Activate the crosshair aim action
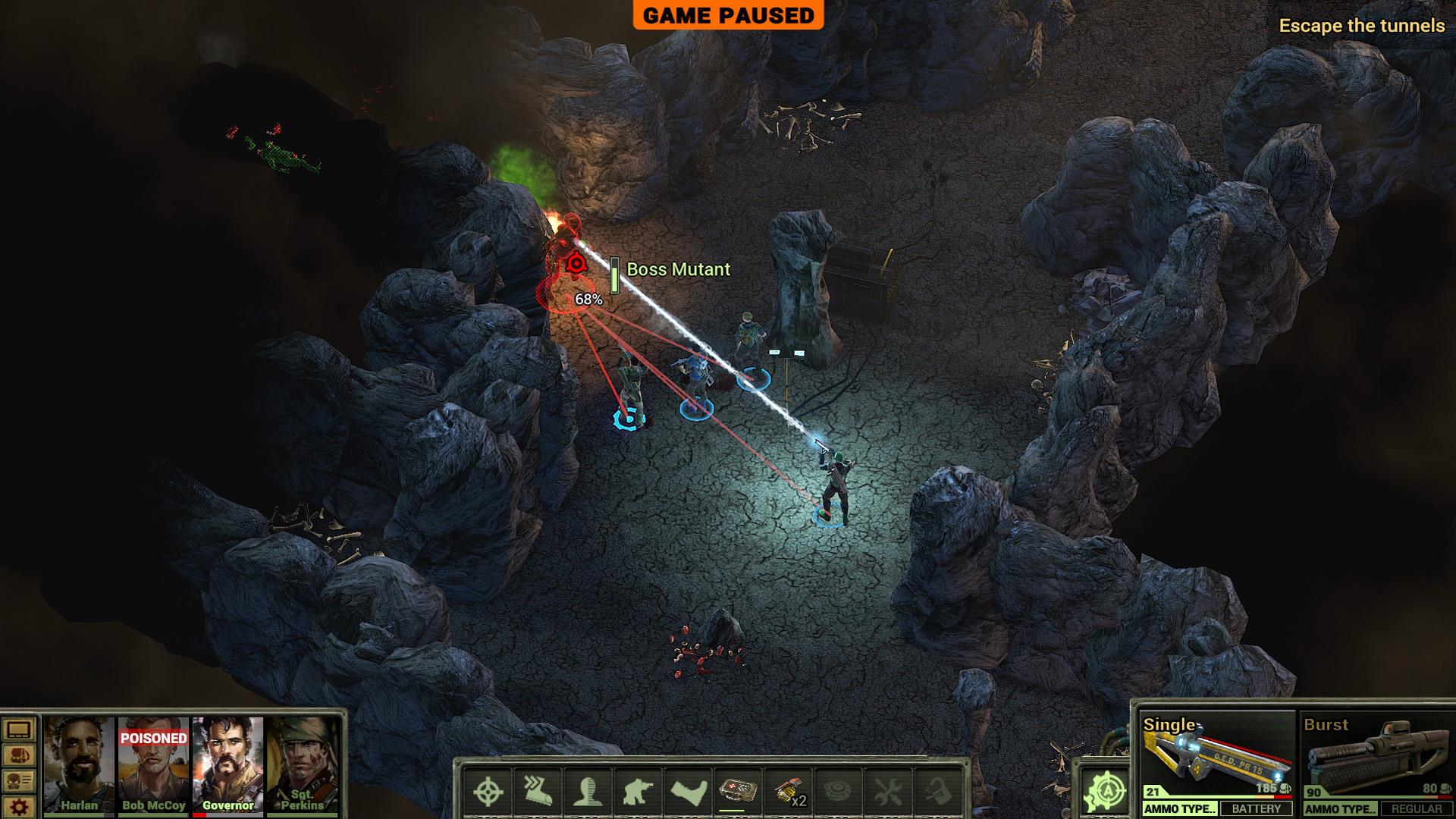This screenshot has height=819, width=1456. [x=488, y=792]
